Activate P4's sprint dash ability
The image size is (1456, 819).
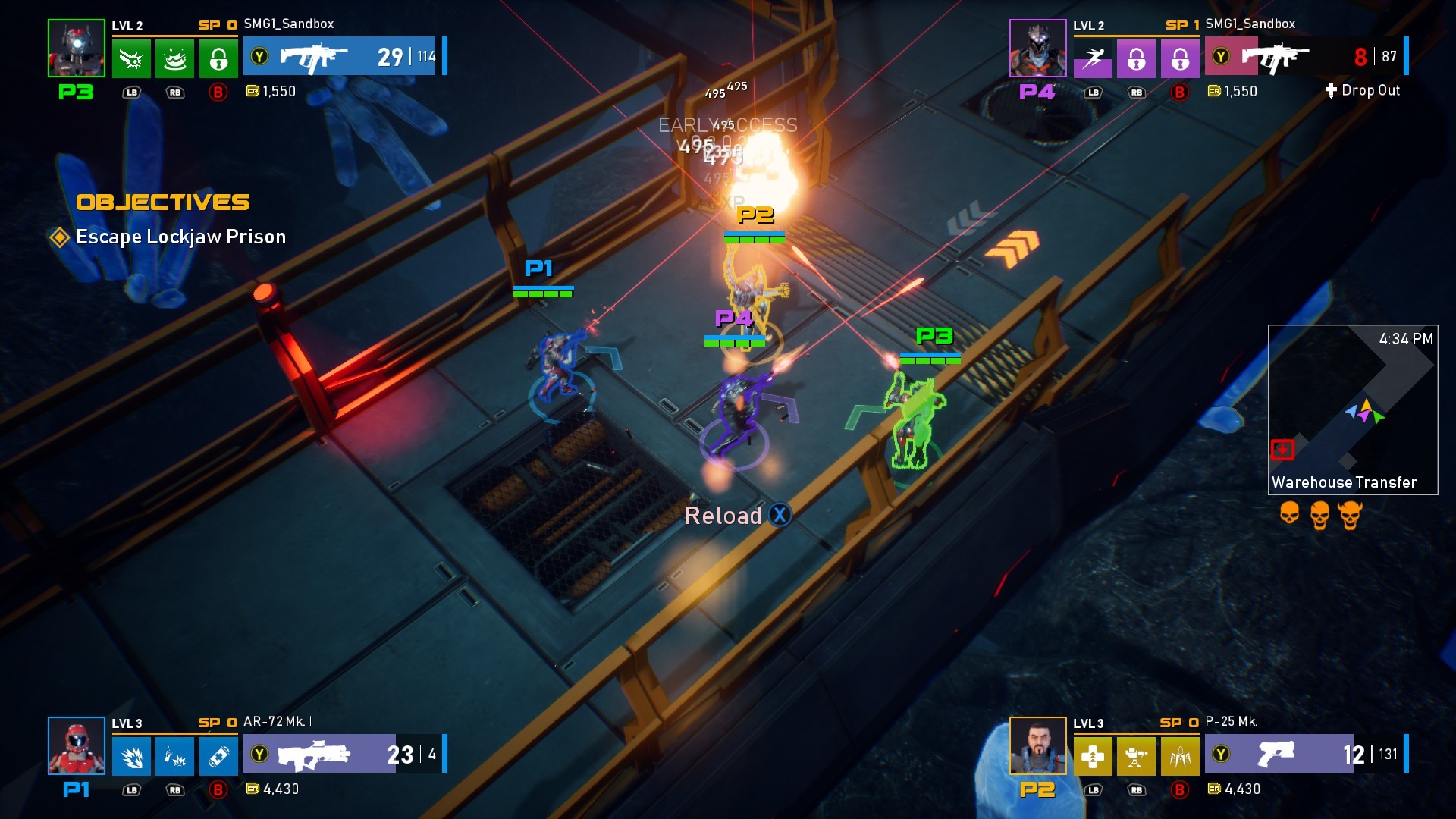[1093, 58]
